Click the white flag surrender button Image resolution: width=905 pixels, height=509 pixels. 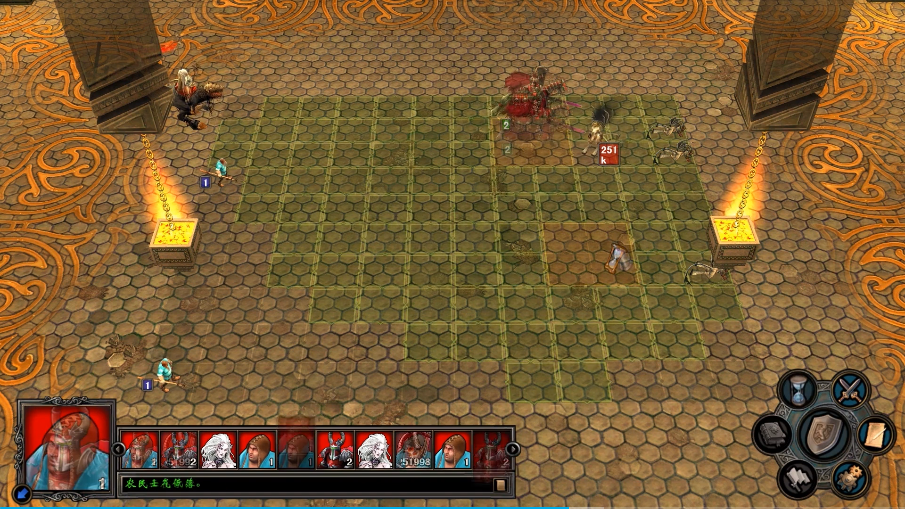tap(797, 479)
